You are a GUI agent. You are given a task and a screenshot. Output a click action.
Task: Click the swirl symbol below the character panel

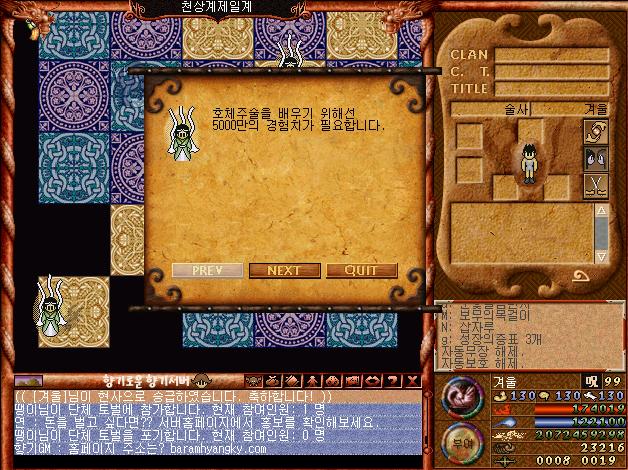point(581,276)
